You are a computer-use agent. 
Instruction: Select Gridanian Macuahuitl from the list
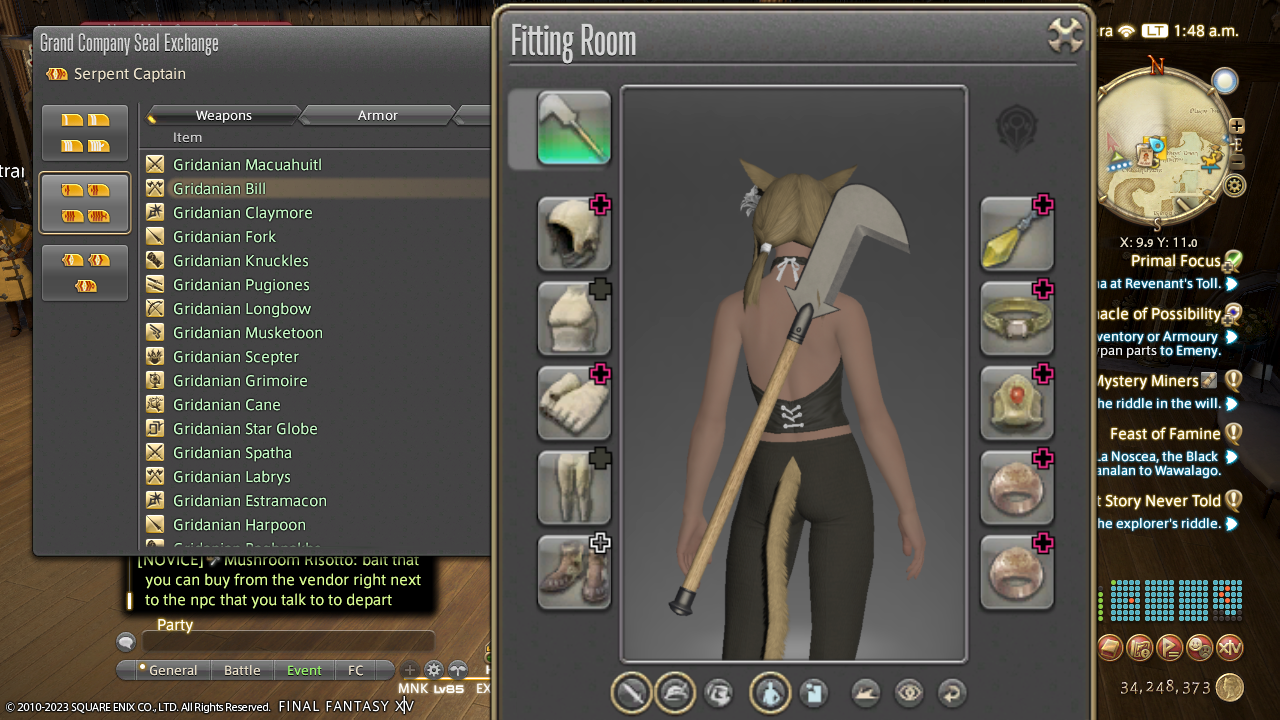click(x=247, y=165)
